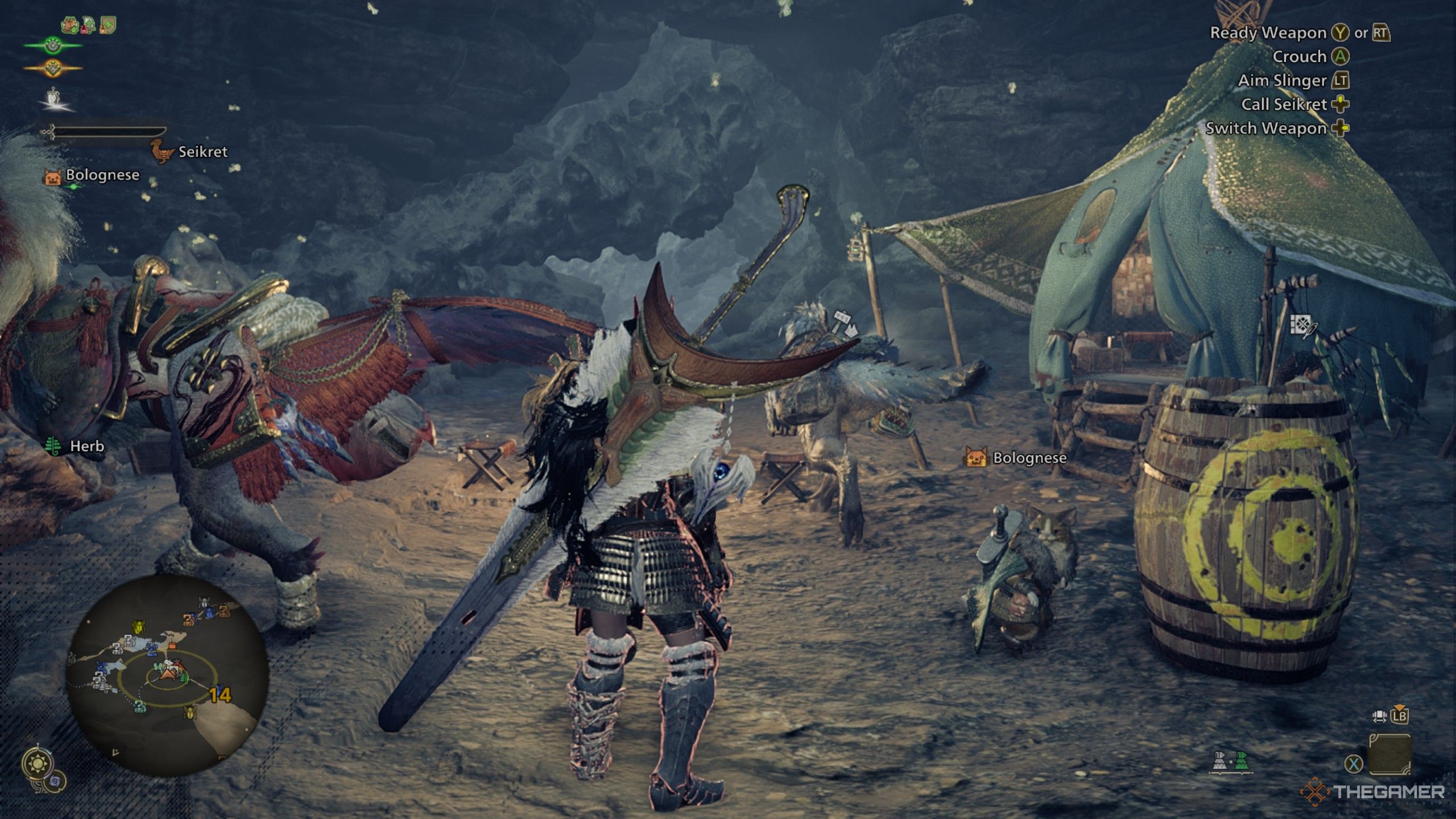Click the time-of-day sun icon
Viewport: 1456px width, 819px height.
(x=38, y=763)
